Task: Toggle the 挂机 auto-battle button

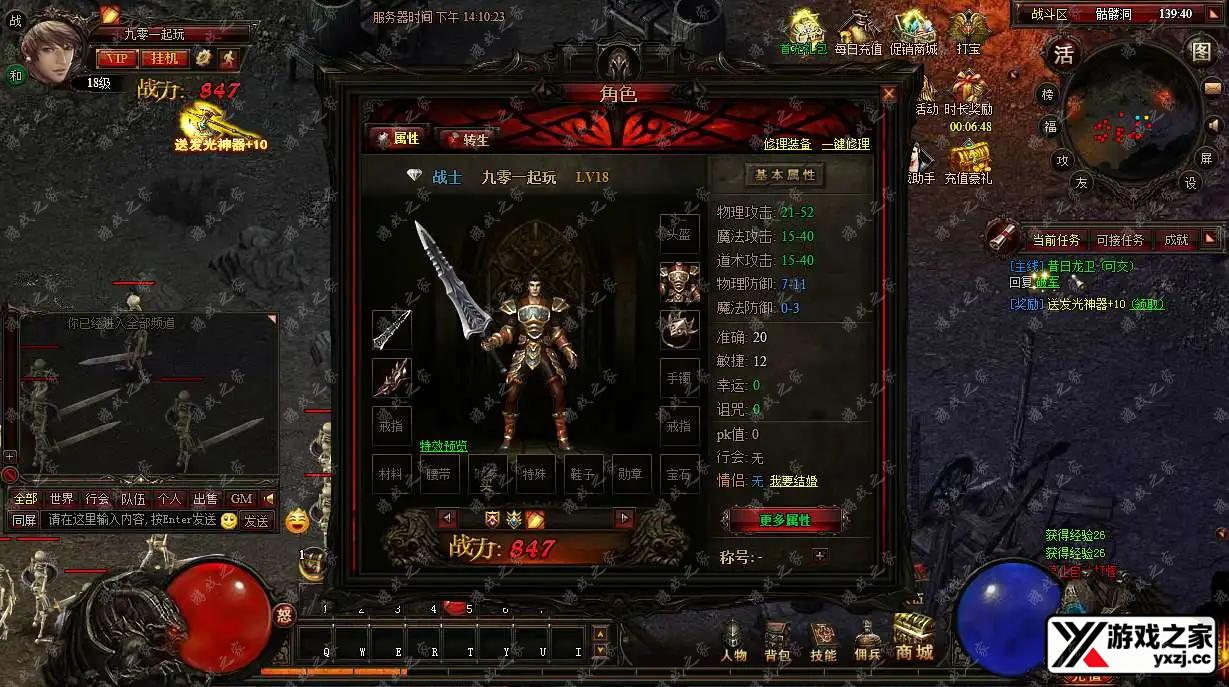Action: tap(164, 58)
